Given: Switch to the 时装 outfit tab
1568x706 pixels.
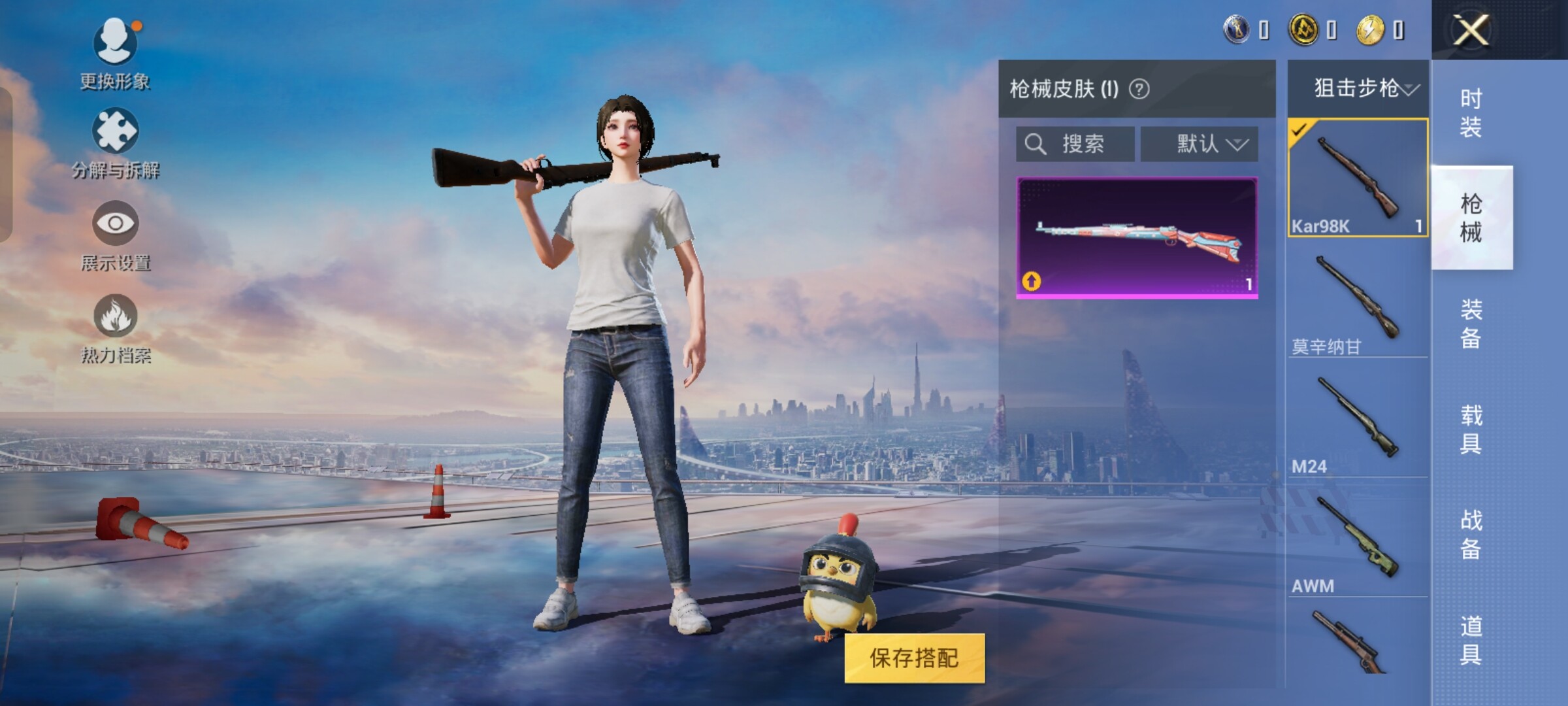Looking at the screenshot, I should [x=1471, y=112].
